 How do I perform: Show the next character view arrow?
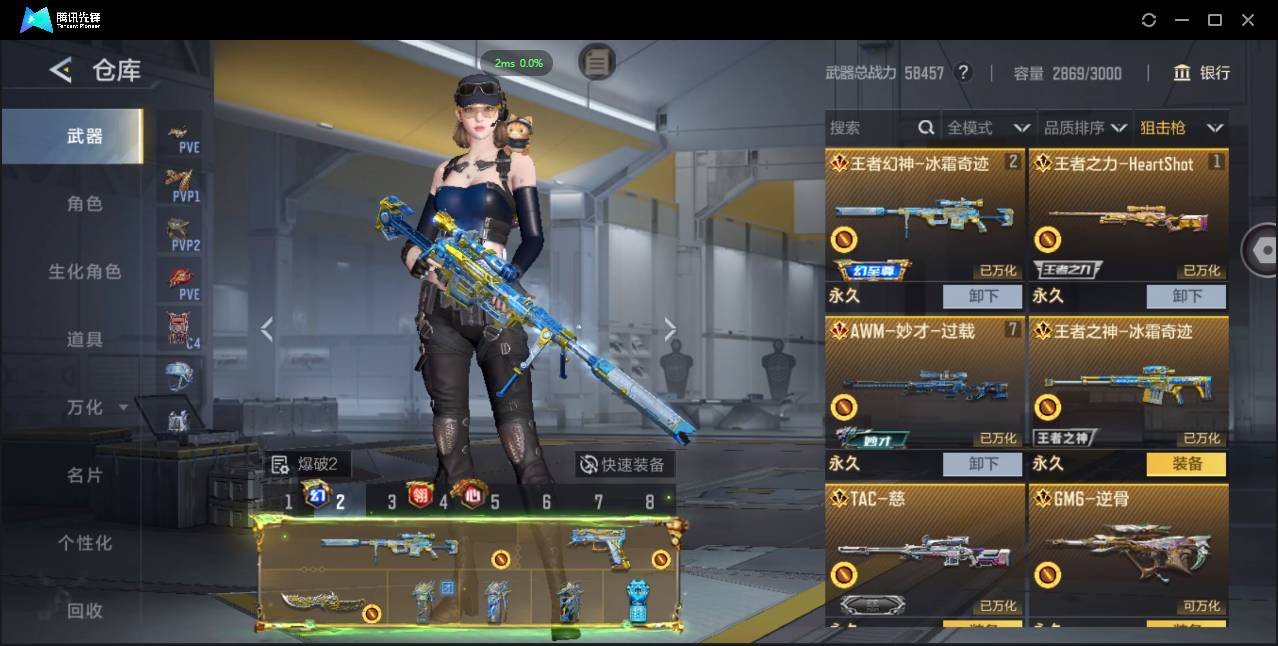point(670,330)
